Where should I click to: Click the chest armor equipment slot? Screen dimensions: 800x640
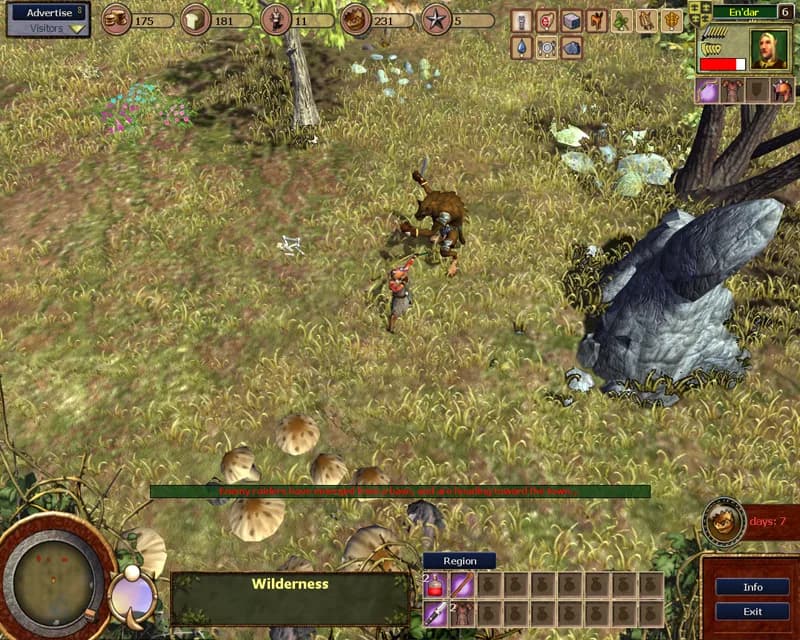(733, 91)
